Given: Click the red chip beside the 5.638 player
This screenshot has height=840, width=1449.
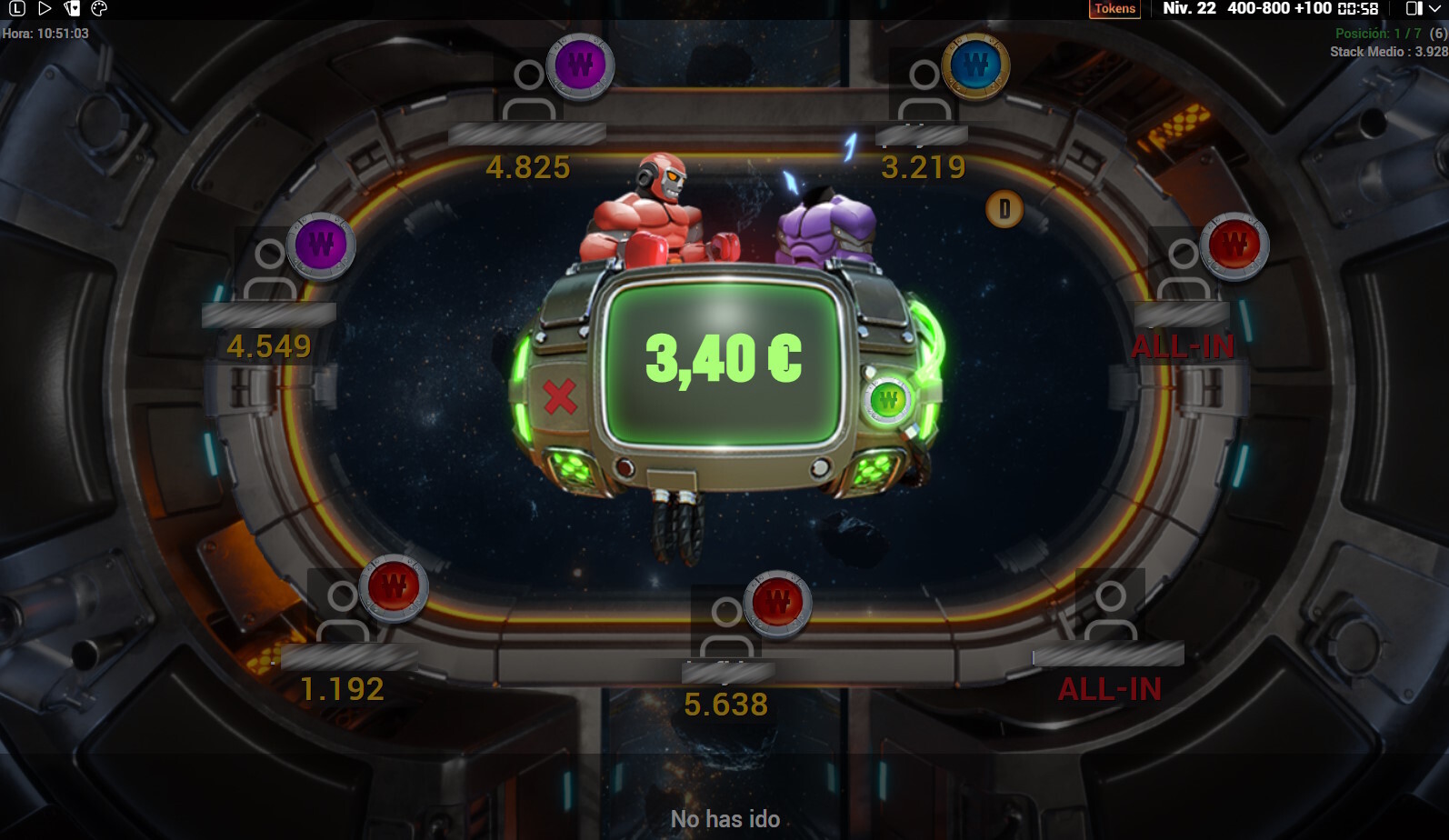Looking at the screenshot, I should [x=775, y=603].
